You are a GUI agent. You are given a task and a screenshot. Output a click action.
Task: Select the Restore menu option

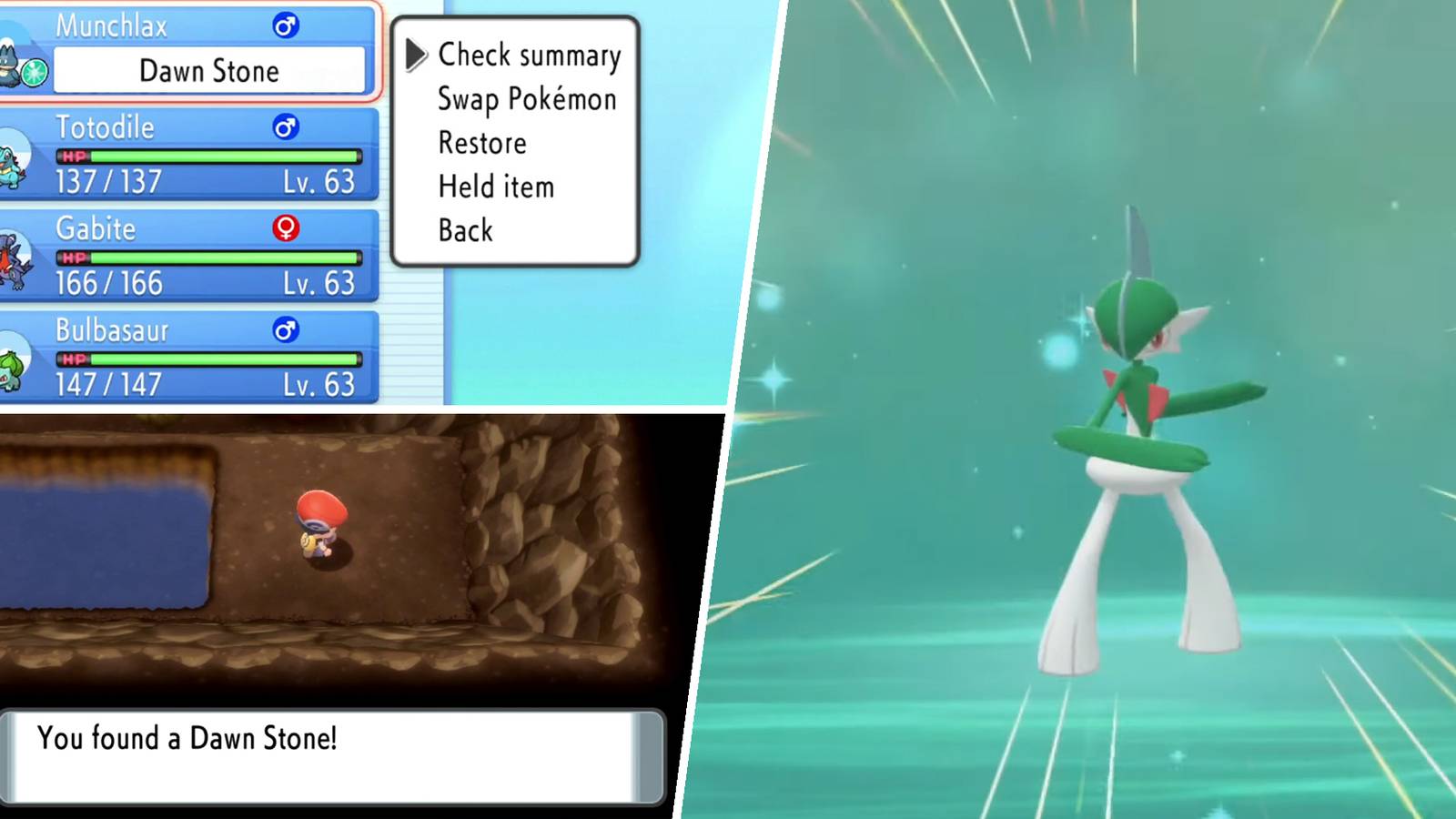click(x=481, y=143)
